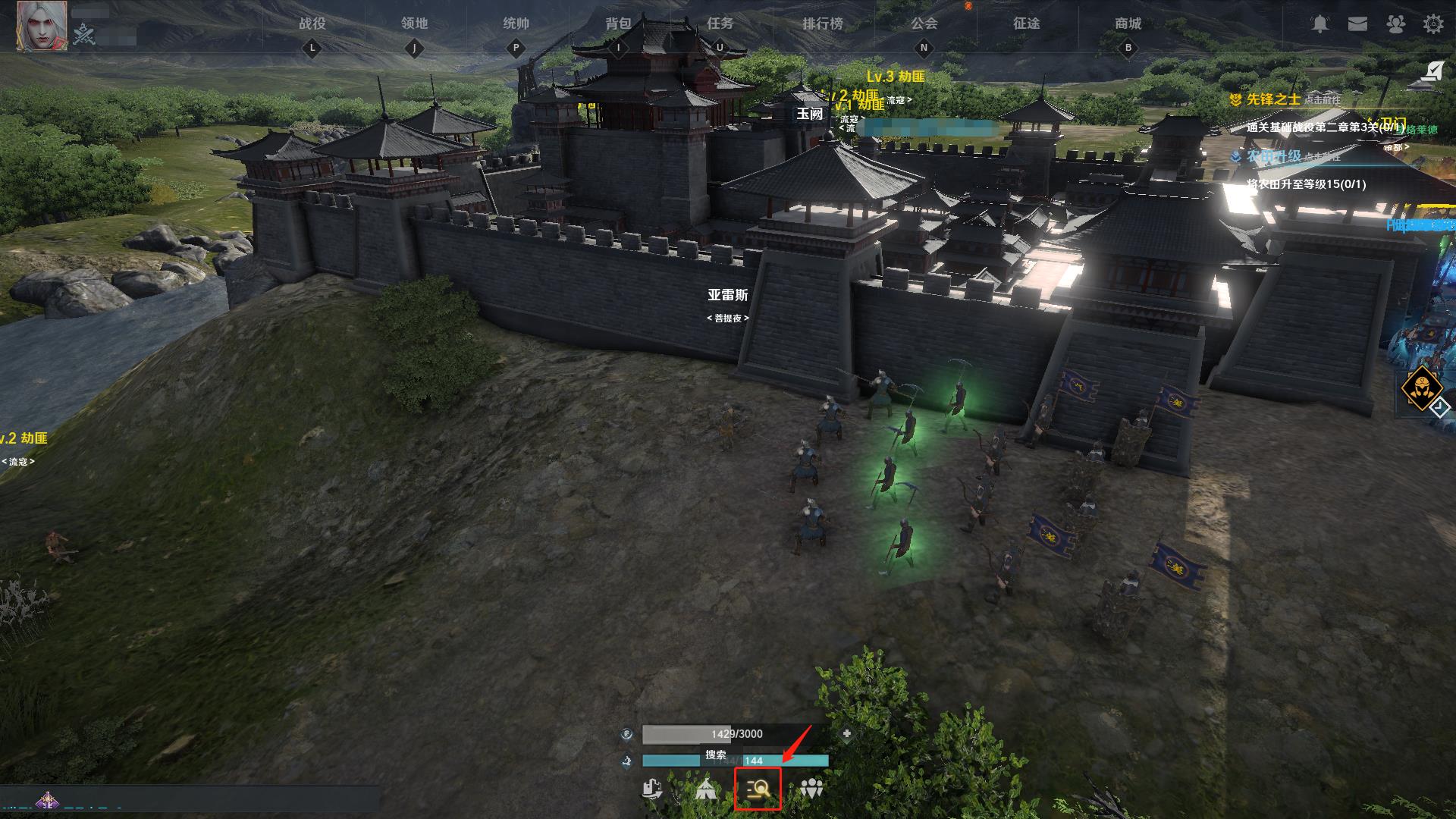Image resolution: width=1456 pixels, height=819 pixels.
Task: Open the friends list icon
Action: (1395, 24)
